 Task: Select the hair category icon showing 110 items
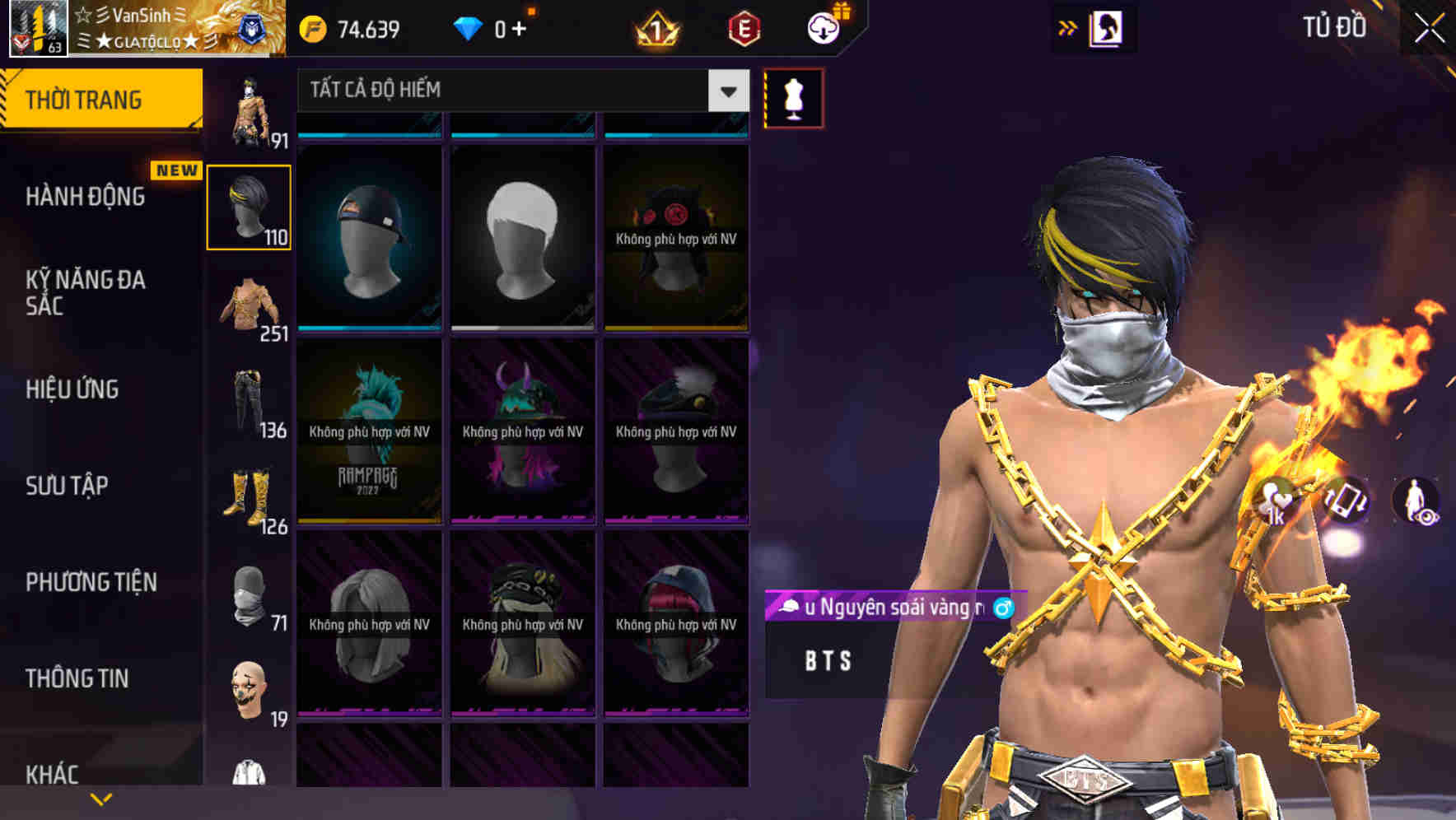point(250,206)
